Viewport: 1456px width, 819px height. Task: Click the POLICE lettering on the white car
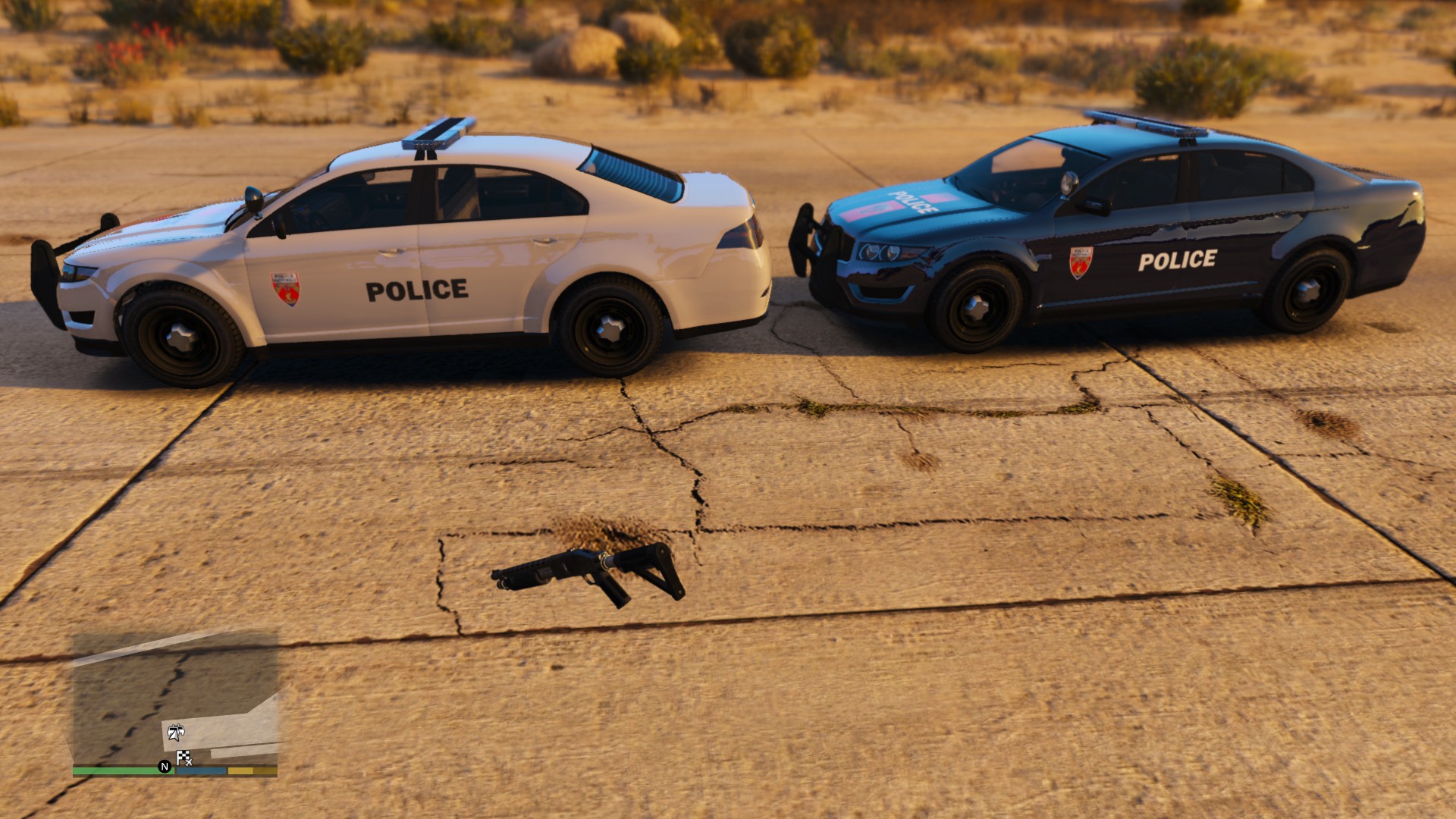(417, 289)
